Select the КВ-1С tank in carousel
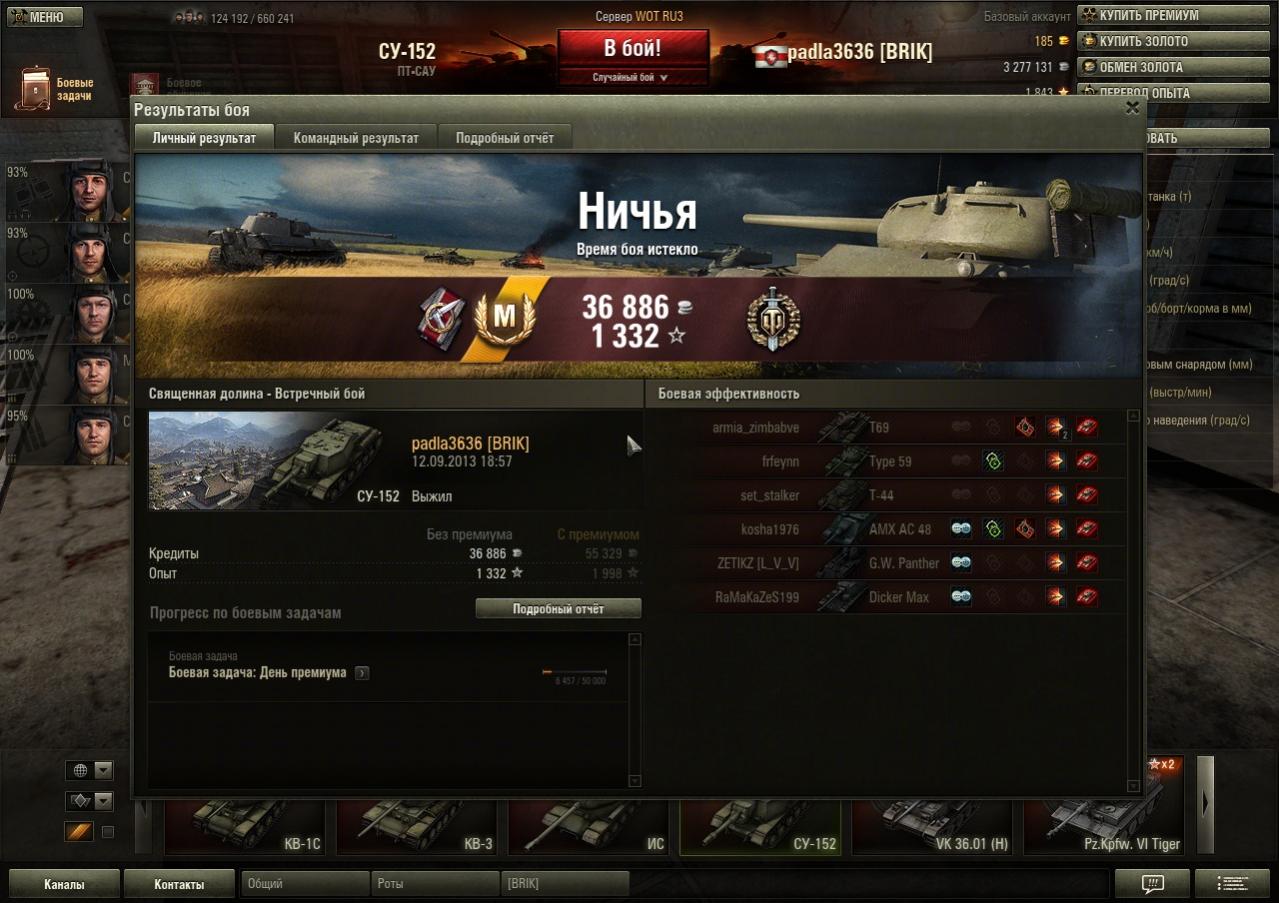 click(245, 827)
